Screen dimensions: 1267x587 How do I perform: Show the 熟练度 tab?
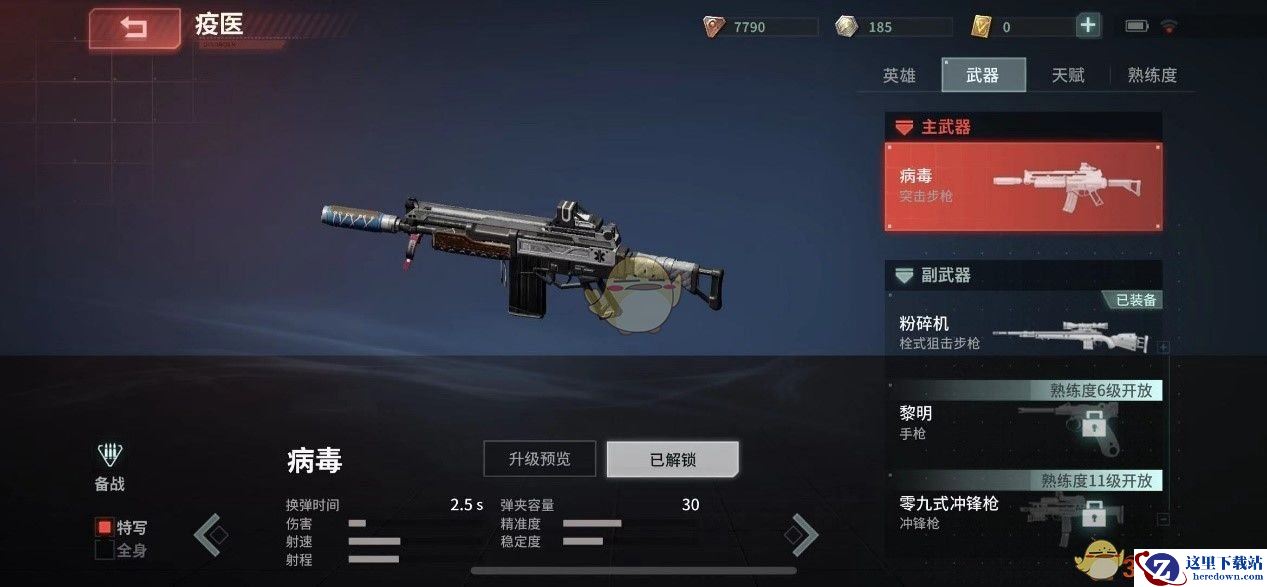1152,75
